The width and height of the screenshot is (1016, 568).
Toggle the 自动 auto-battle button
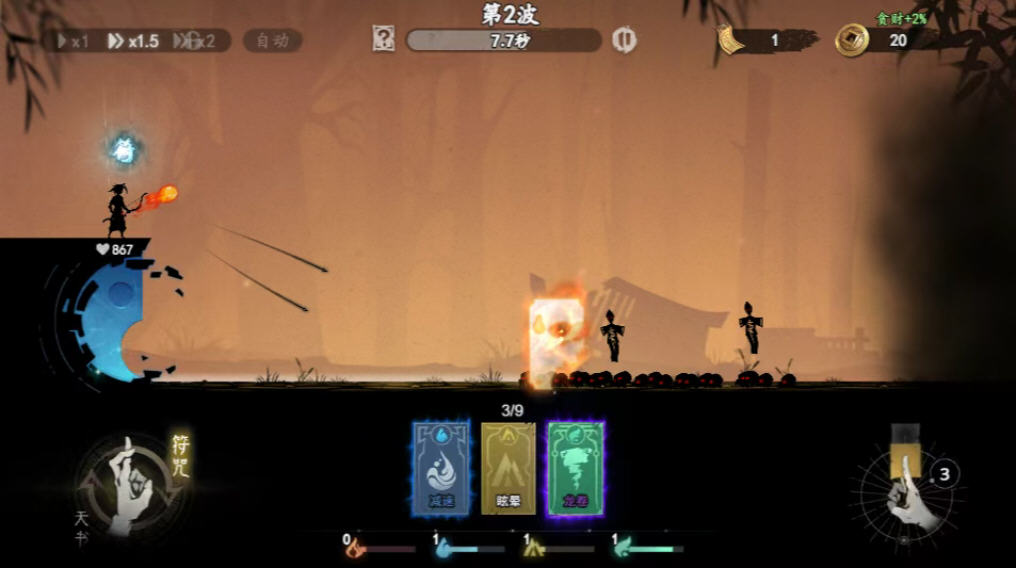pos(272,41)
